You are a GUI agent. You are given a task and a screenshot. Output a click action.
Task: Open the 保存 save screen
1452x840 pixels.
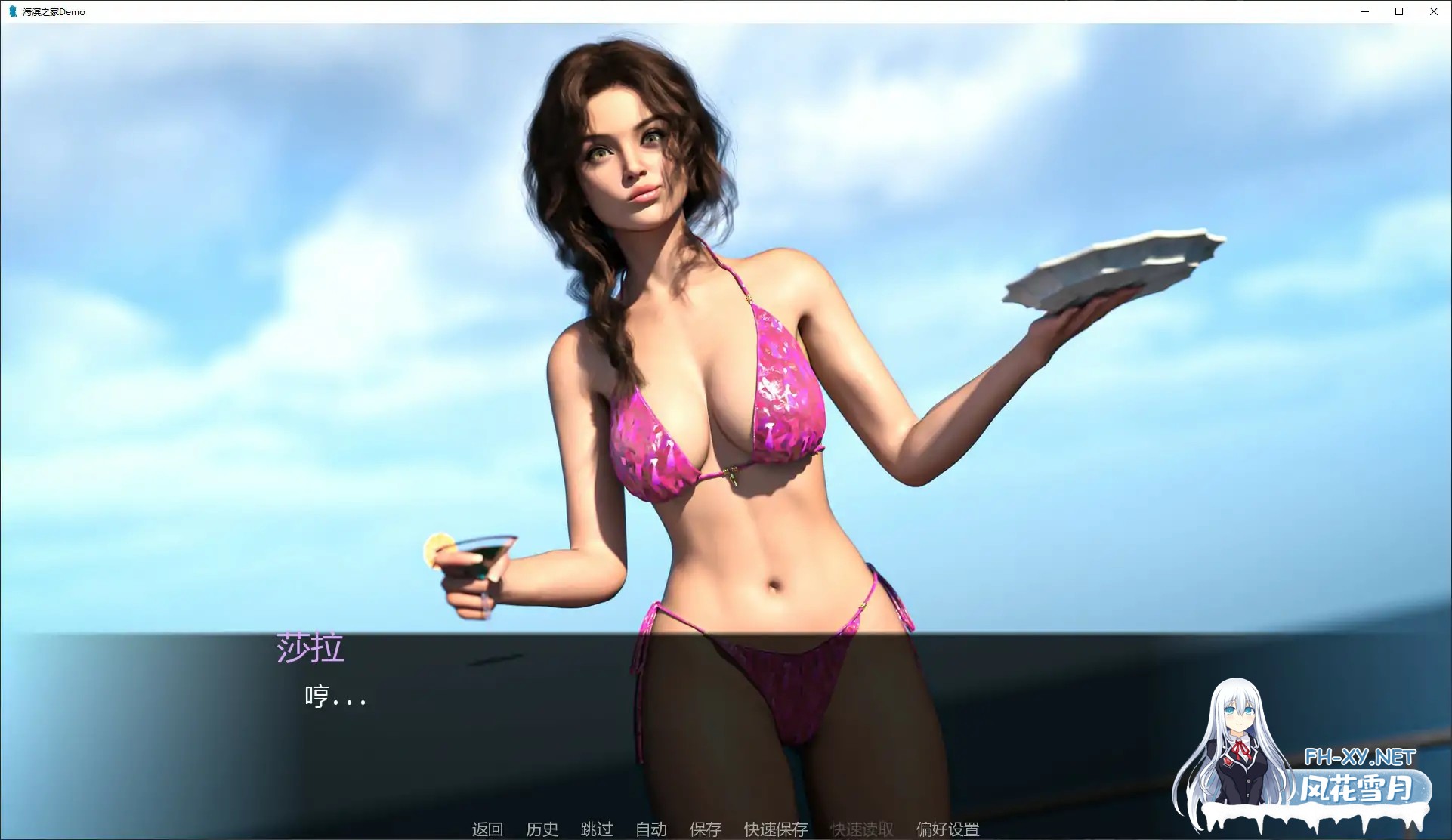705,829
